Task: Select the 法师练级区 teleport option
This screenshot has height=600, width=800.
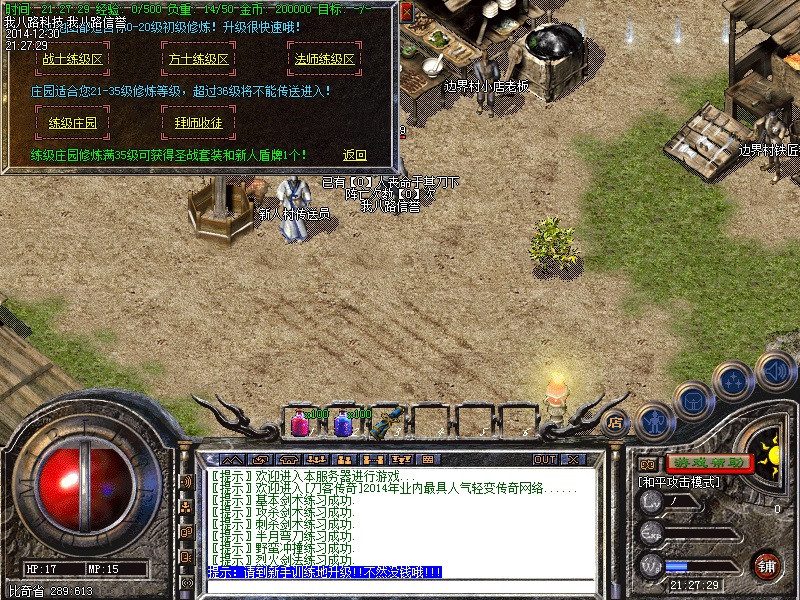Action: coord(324,59)
